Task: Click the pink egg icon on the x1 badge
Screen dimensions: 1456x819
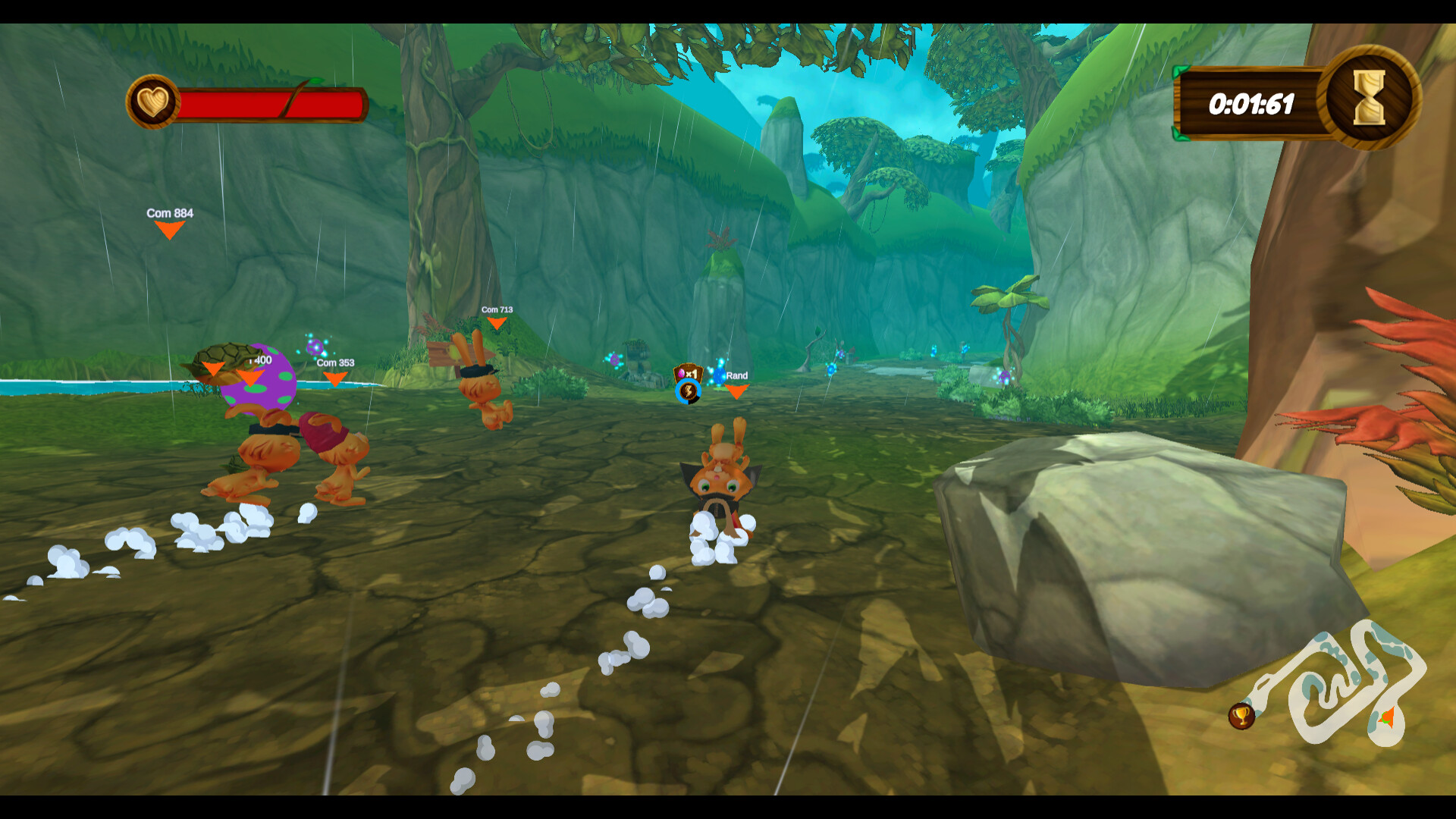Action: pyautogui.click(x=681, y=373)
